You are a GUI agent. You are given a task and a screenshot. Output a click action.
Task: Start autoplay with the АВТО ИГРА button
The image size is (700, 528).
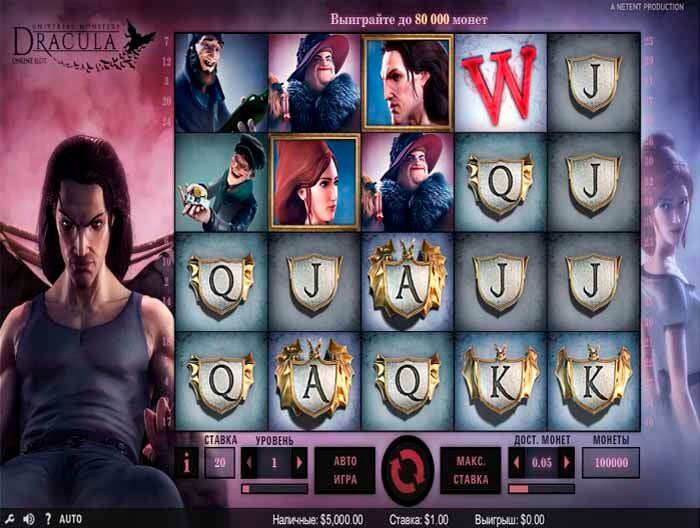click(344, 468)
